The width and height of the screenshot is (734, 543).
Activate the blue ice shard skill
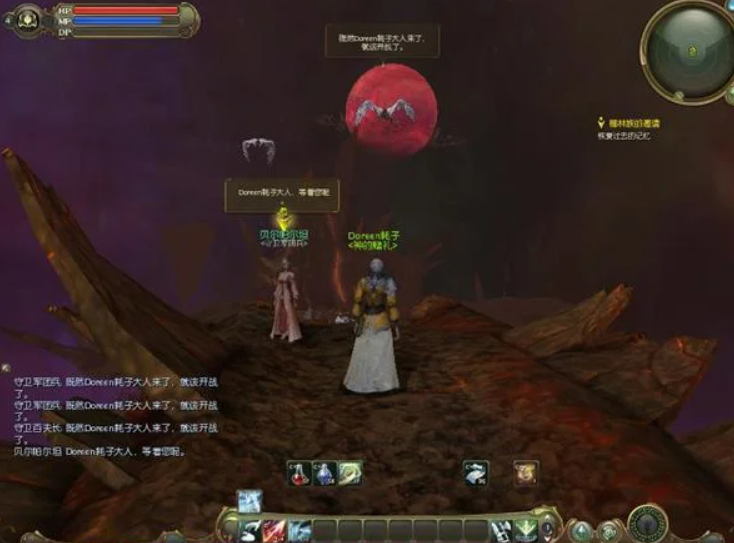299,530
